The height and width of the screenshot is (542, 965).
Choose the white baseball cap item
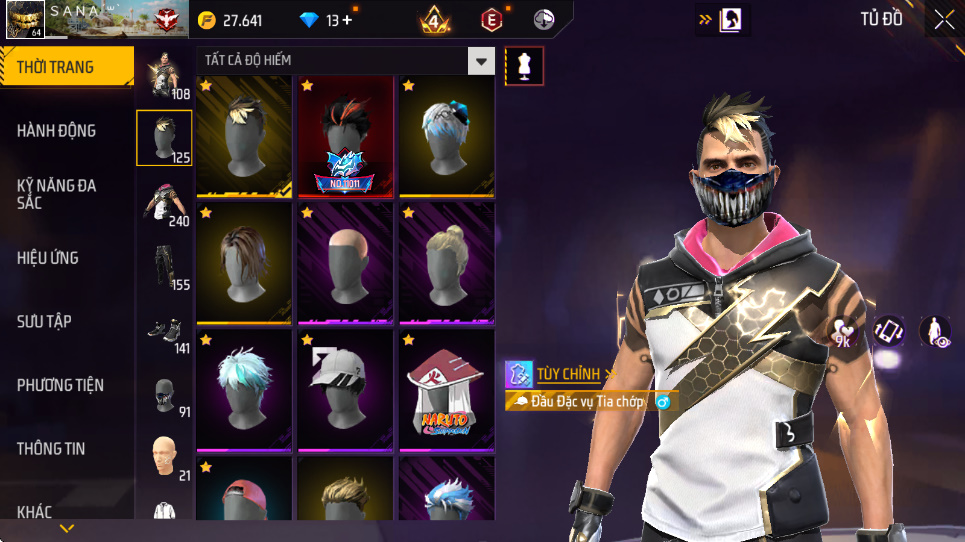(x=345, y=389)
